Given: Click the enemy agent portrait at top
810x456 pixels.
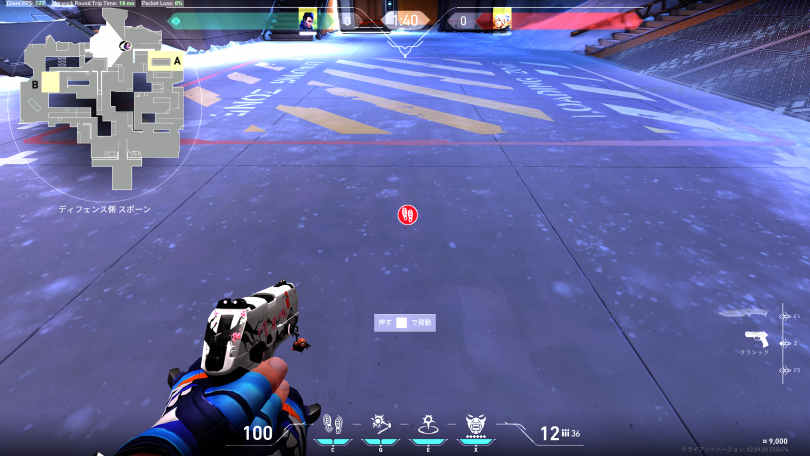Looking at the screenshot, I should point(501,19).
